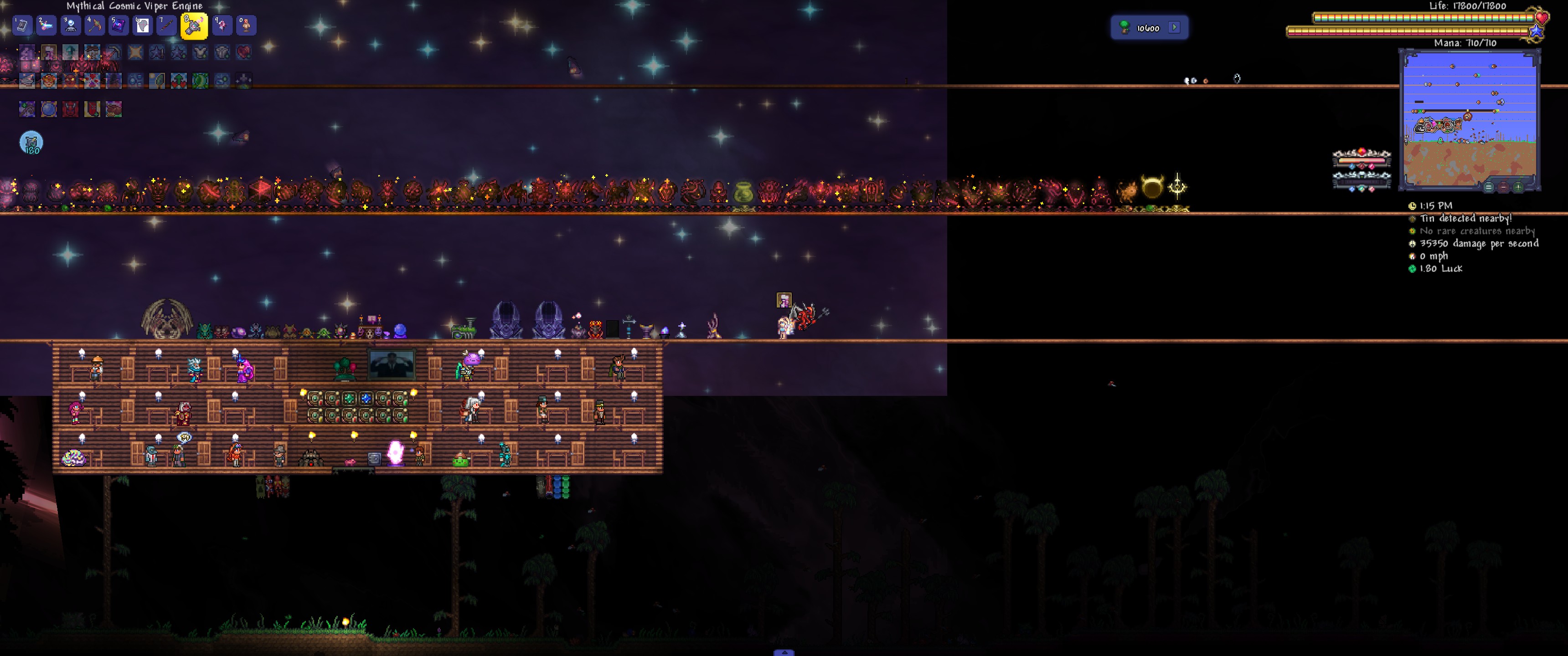Click the red heart buff icon
This screenshot has width=1568, height=656.
(x=244, y=52)
